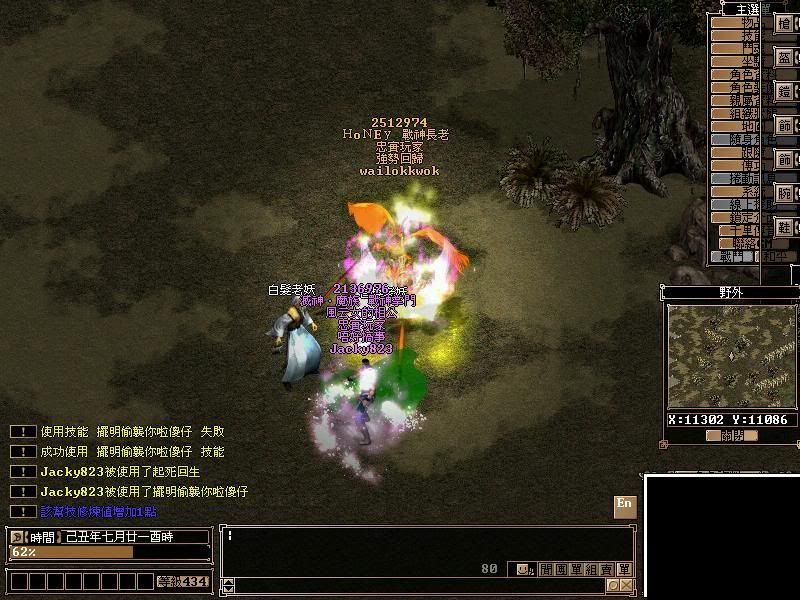
Task: Select the 組 party chat channel
Action: [592, 569]
